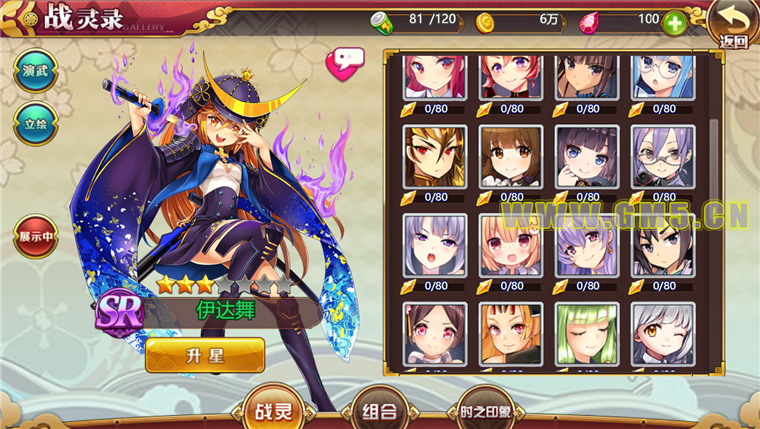The image size is (760, 429).
Task: Select the silver-haired open-mouth girl portrait
Action: click(435, 245)
